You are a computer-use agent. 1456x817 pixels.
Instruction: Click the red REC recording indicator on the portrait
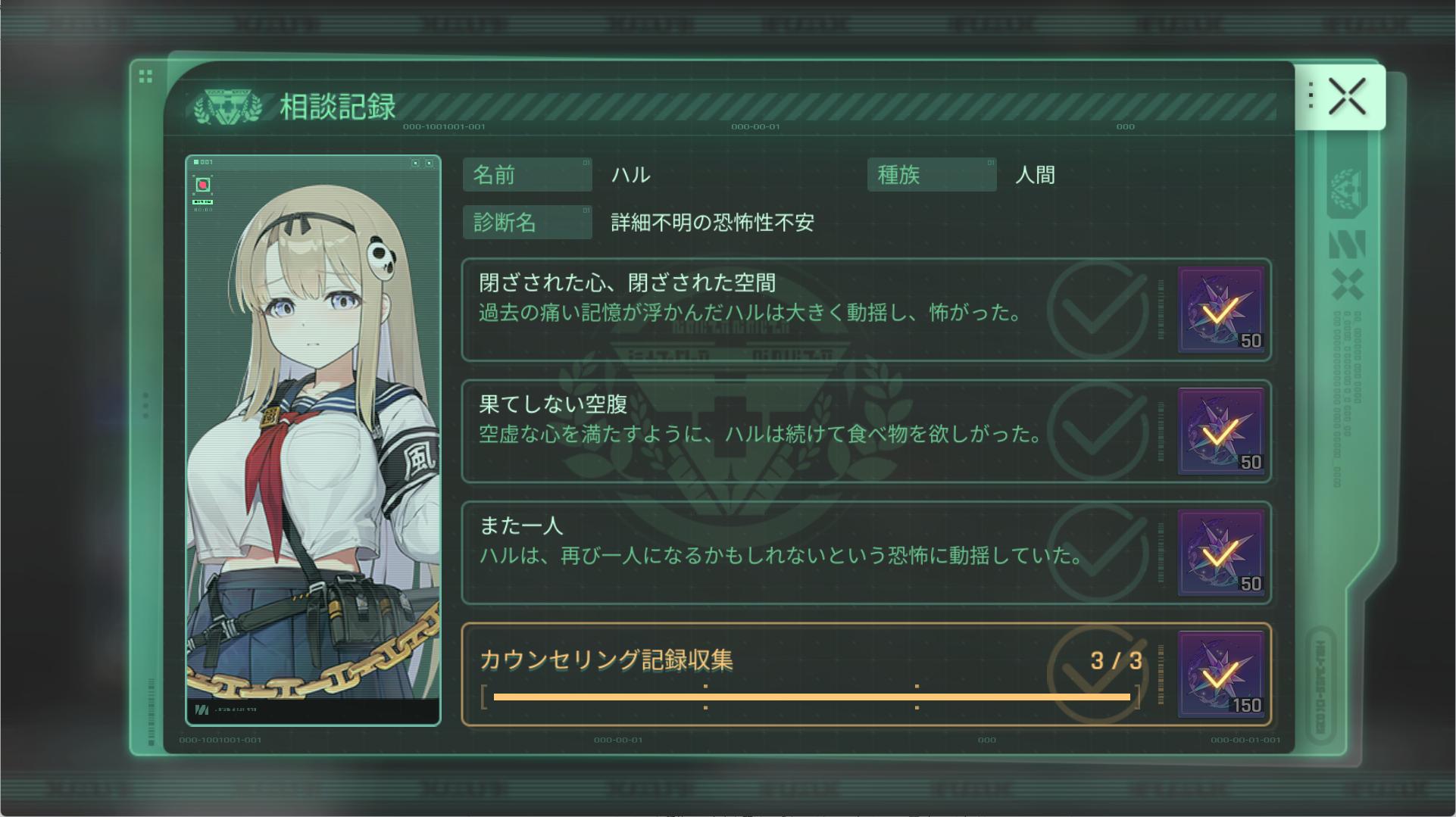pos(203,184)
